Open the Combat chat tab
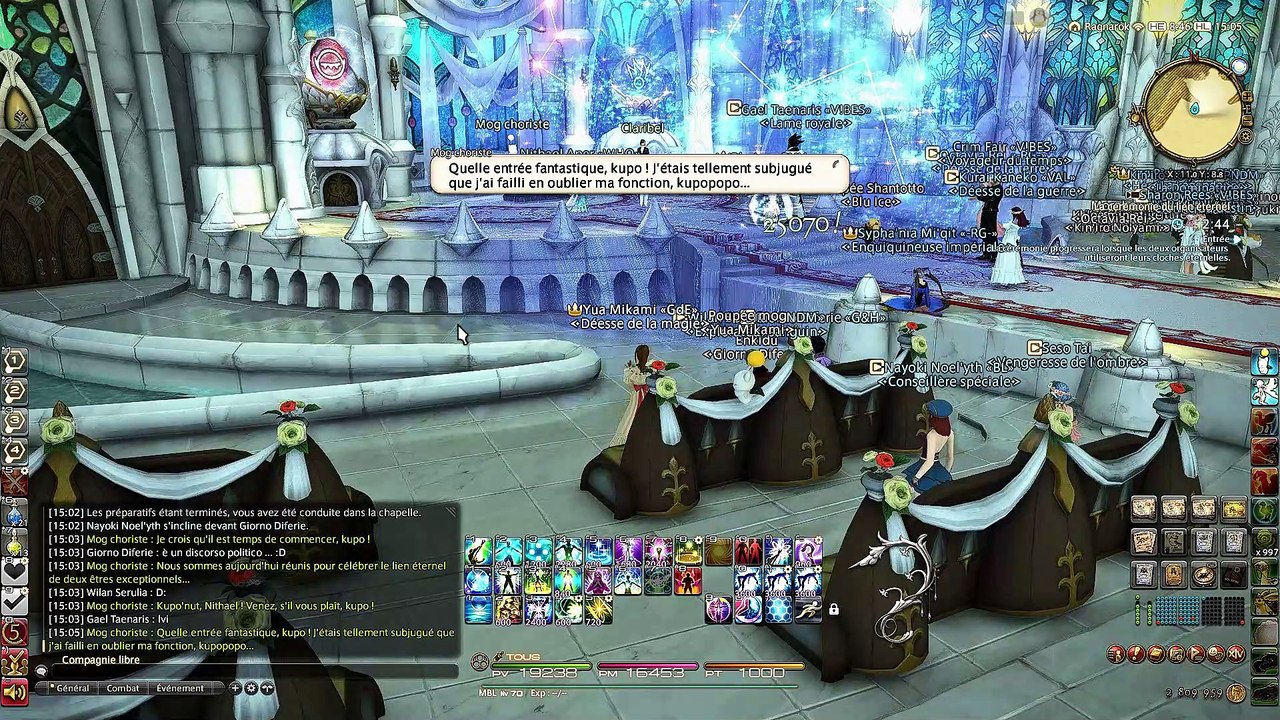 coord(123,688)
